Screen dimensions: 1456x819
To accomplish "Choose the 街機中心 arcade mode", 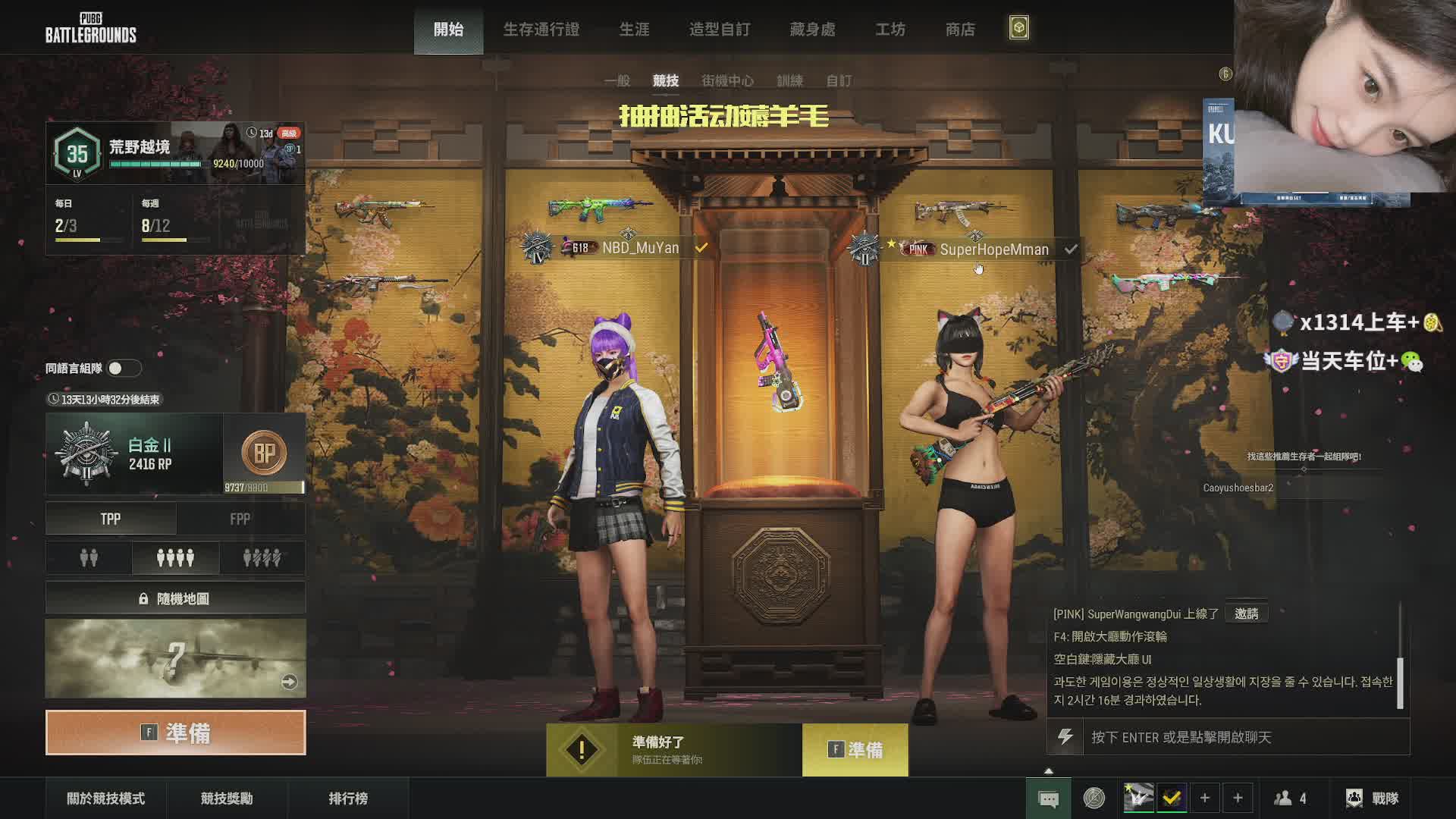I will pos(727,80).
